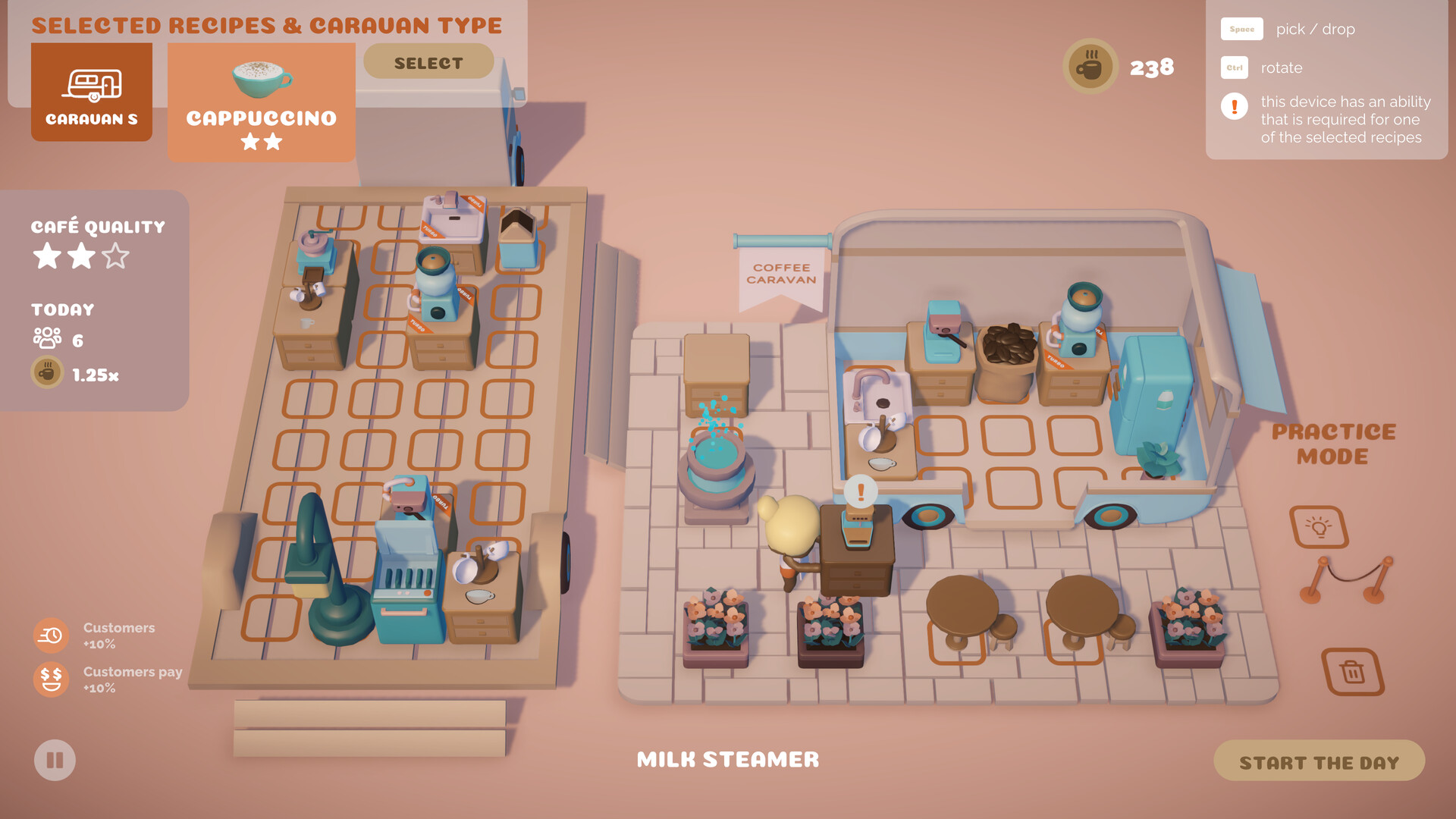The height and width of the screenshot is (819, 1456).
Task: Click the Customers +10% clock icon
Action: tap(50, 635)
